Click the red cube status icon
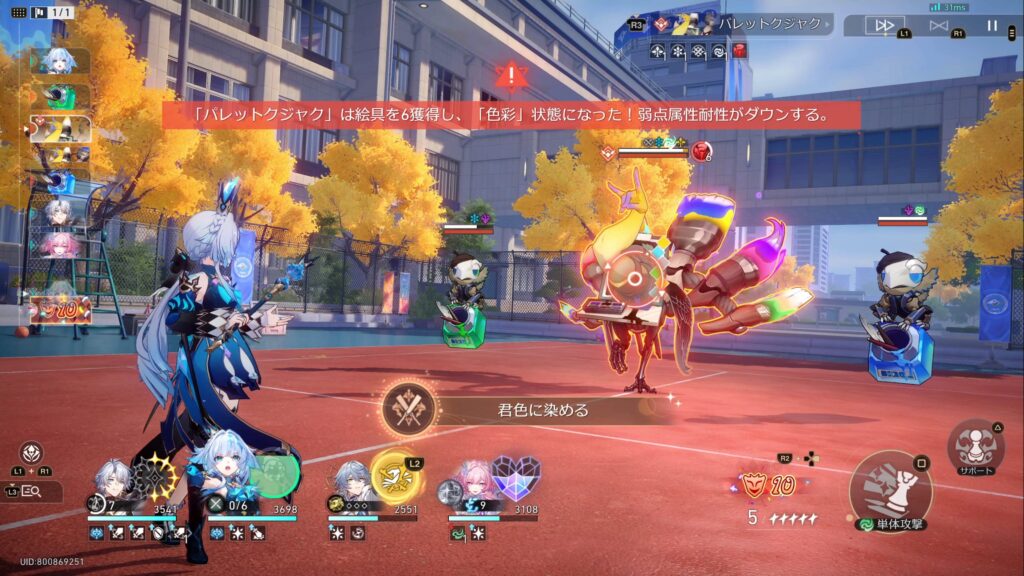The height and width of the screenshot is (576, 1024). [x=739, y=49]
